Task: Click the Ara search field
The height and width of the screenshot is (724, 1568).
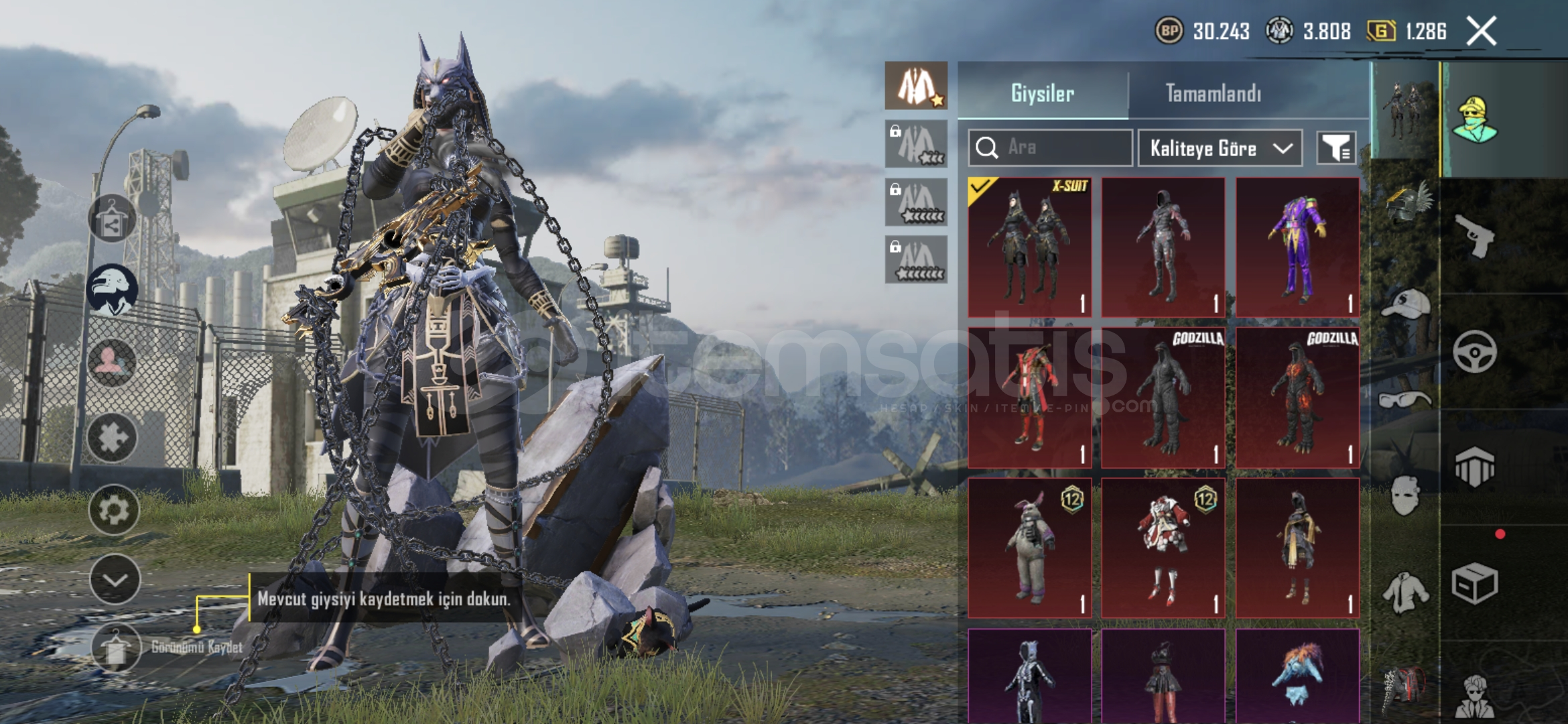Action: [x=1065, y=147]
